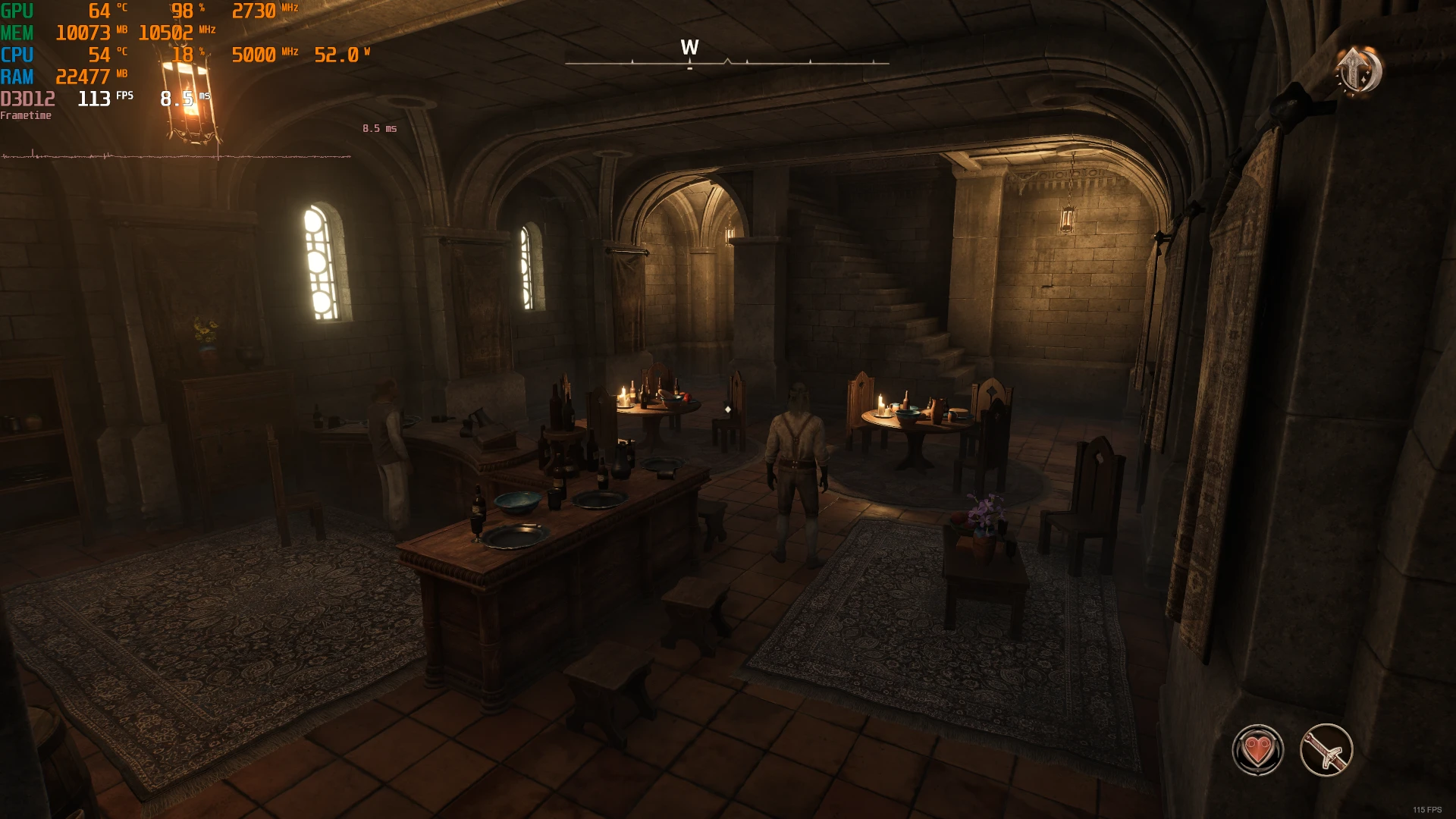Select the equipped sword weapon icon
1456x819 pixels.
click(1326, 750)
